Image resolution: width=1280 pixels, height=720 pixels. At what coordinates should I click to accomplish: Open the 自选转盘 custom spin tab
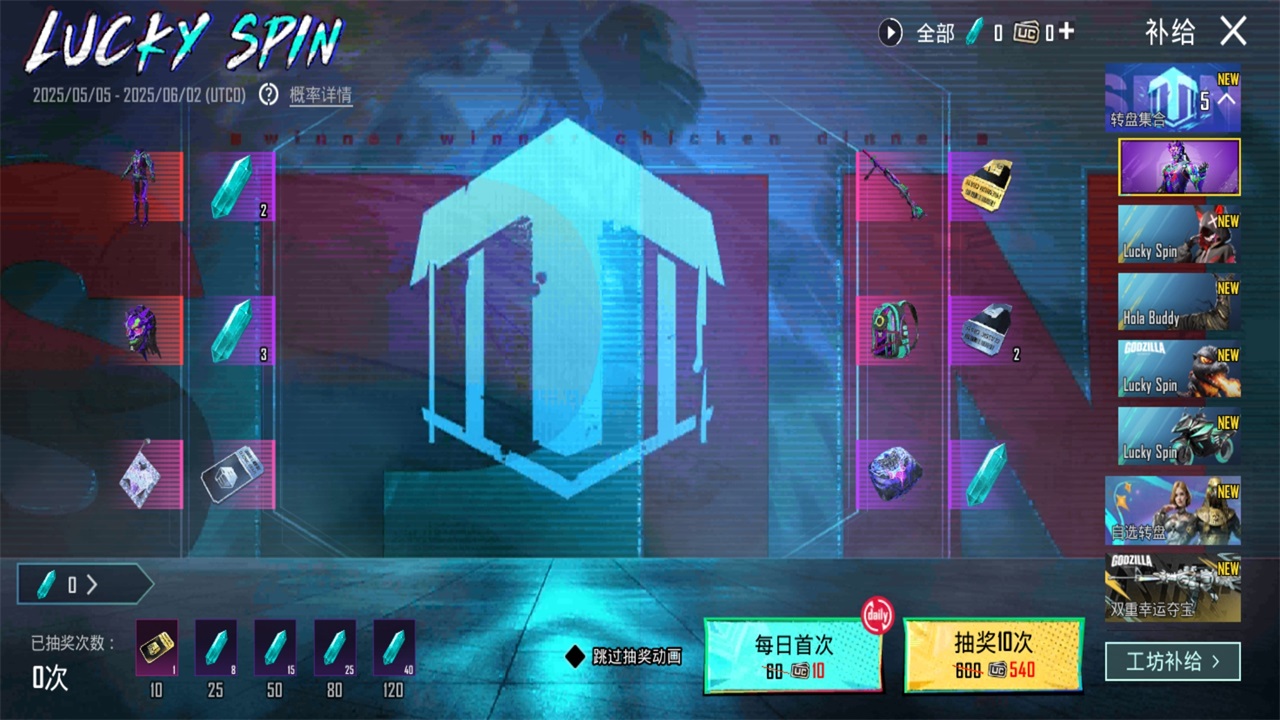1172,511
